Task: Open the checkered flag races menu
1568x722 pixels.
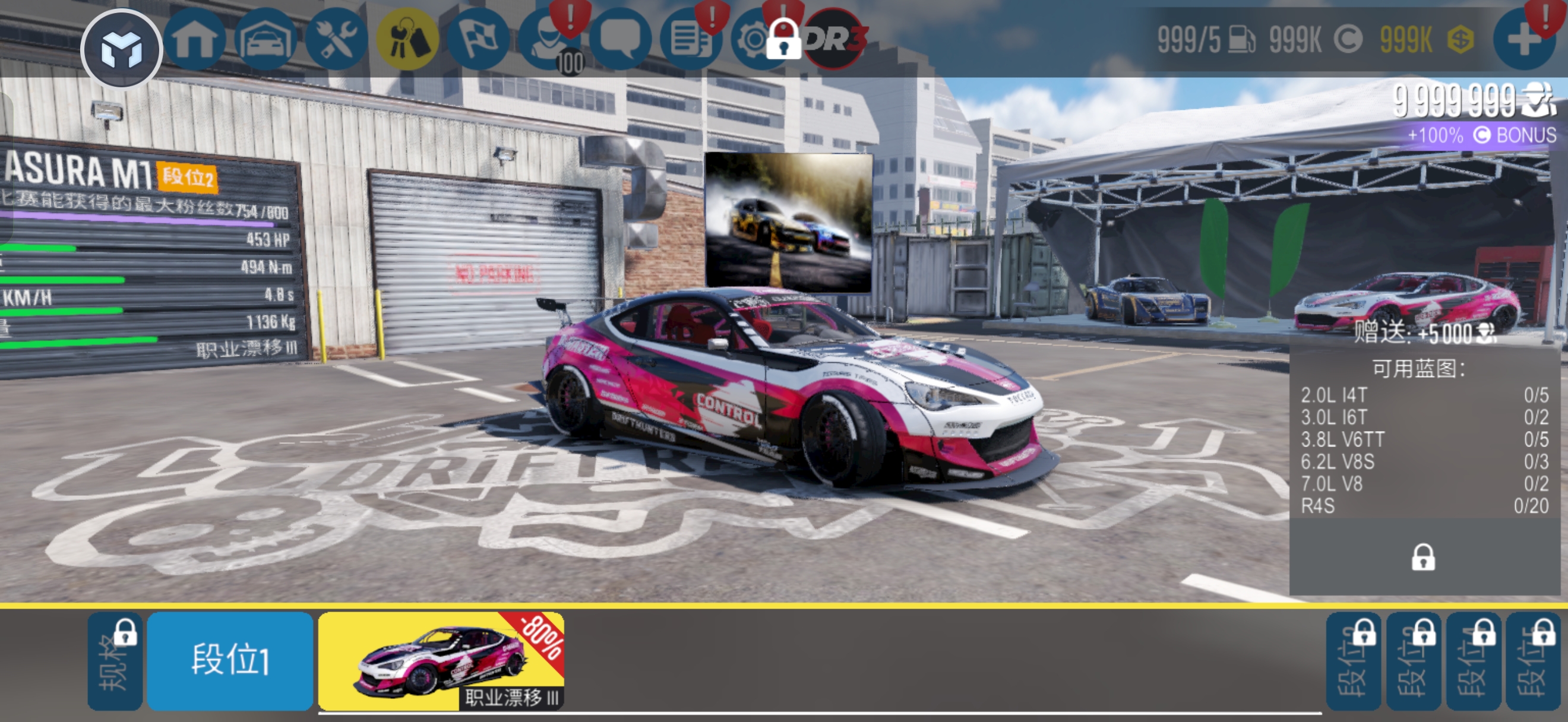Action: pos(477,40)
